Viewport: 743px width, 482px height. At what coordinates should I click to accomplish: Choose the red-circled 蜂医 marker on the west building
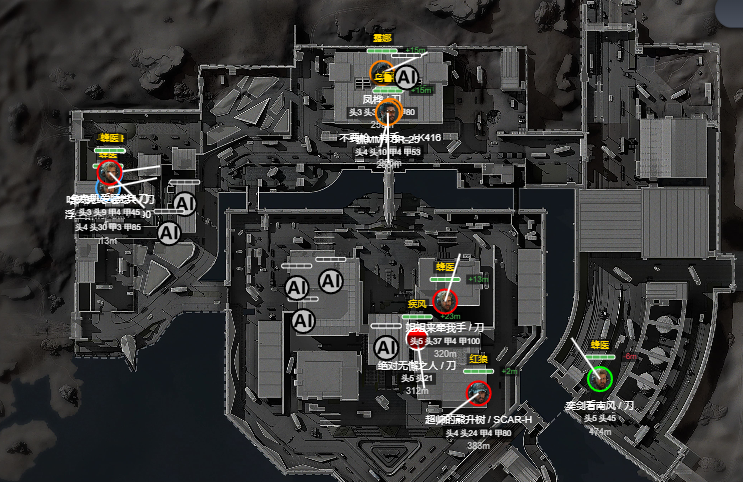click(110, 173)
